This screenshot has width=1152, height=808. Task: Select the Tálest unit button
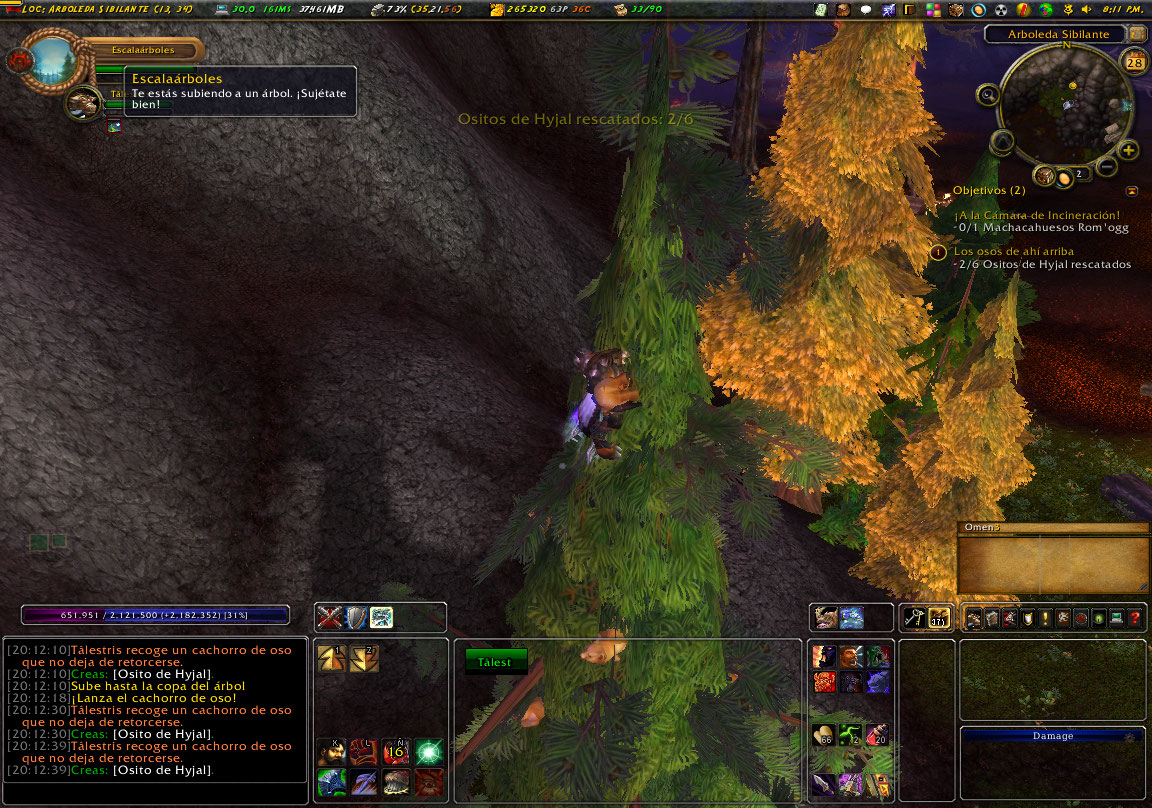point(495,662)
